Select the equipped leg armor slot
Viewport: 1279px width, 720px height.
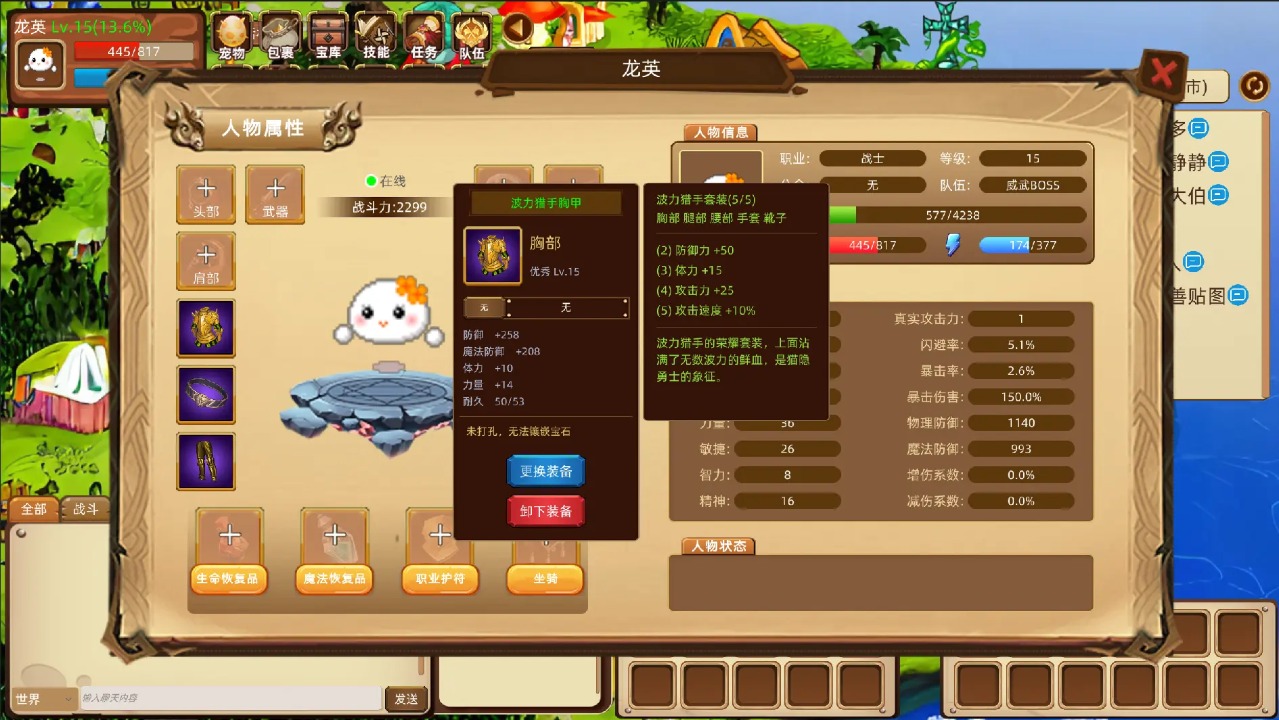coord(206,461)
